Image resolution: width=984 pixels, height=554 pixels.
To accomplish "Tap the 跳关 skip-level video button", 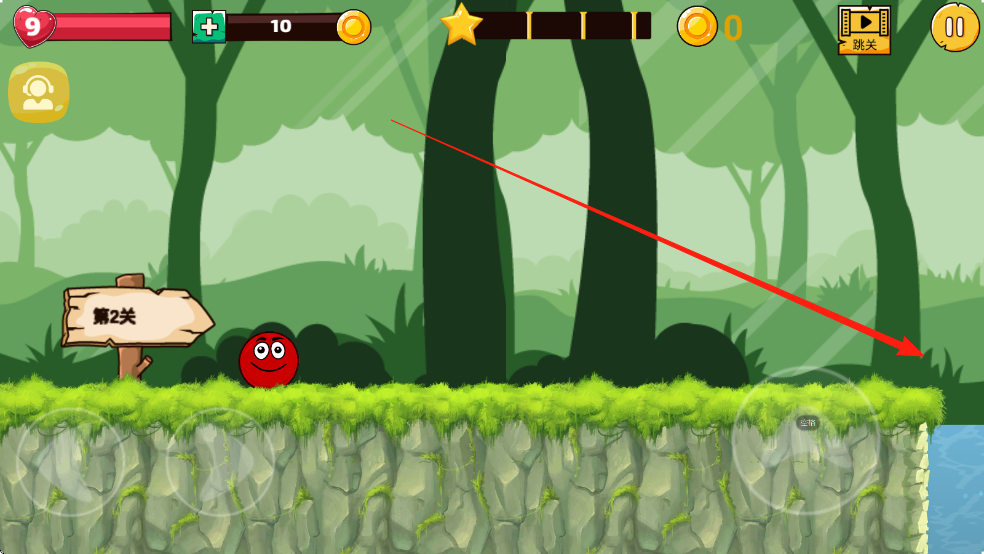I will point(864,29).
